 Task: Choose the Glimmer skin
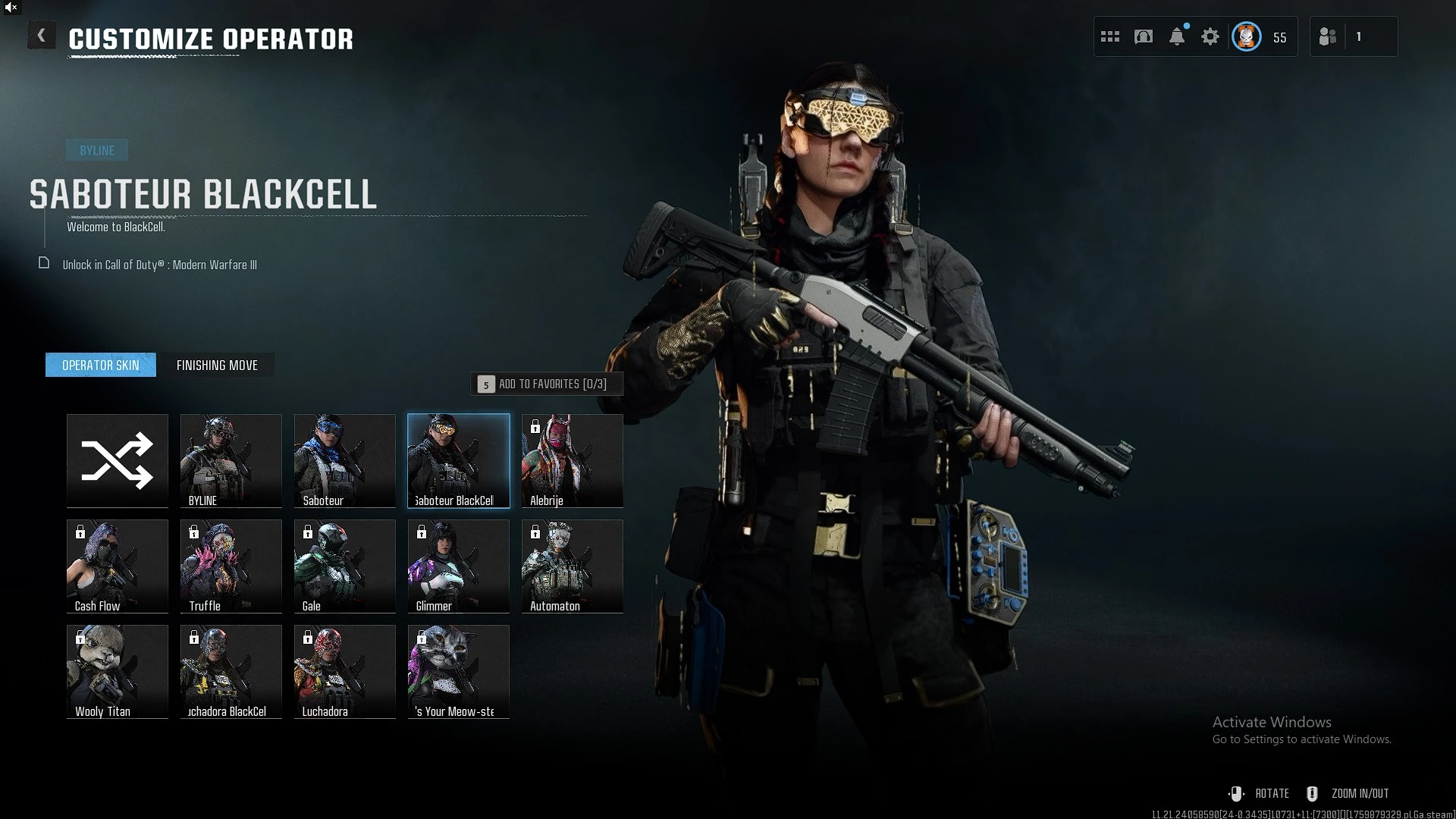pos(459,566)
